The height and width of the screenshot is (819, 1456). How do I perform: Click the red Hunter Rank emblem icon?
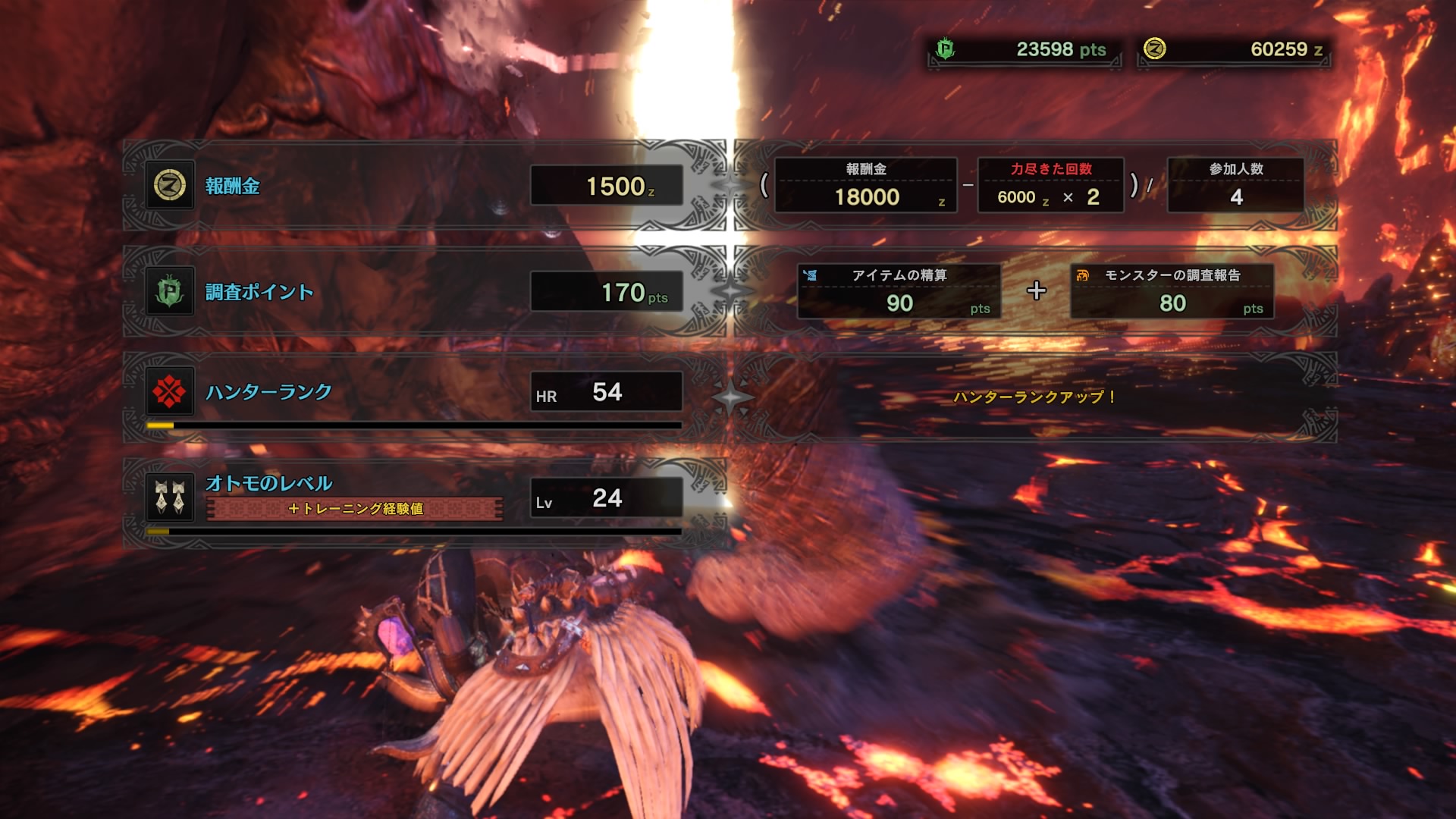tap(170, 392)
